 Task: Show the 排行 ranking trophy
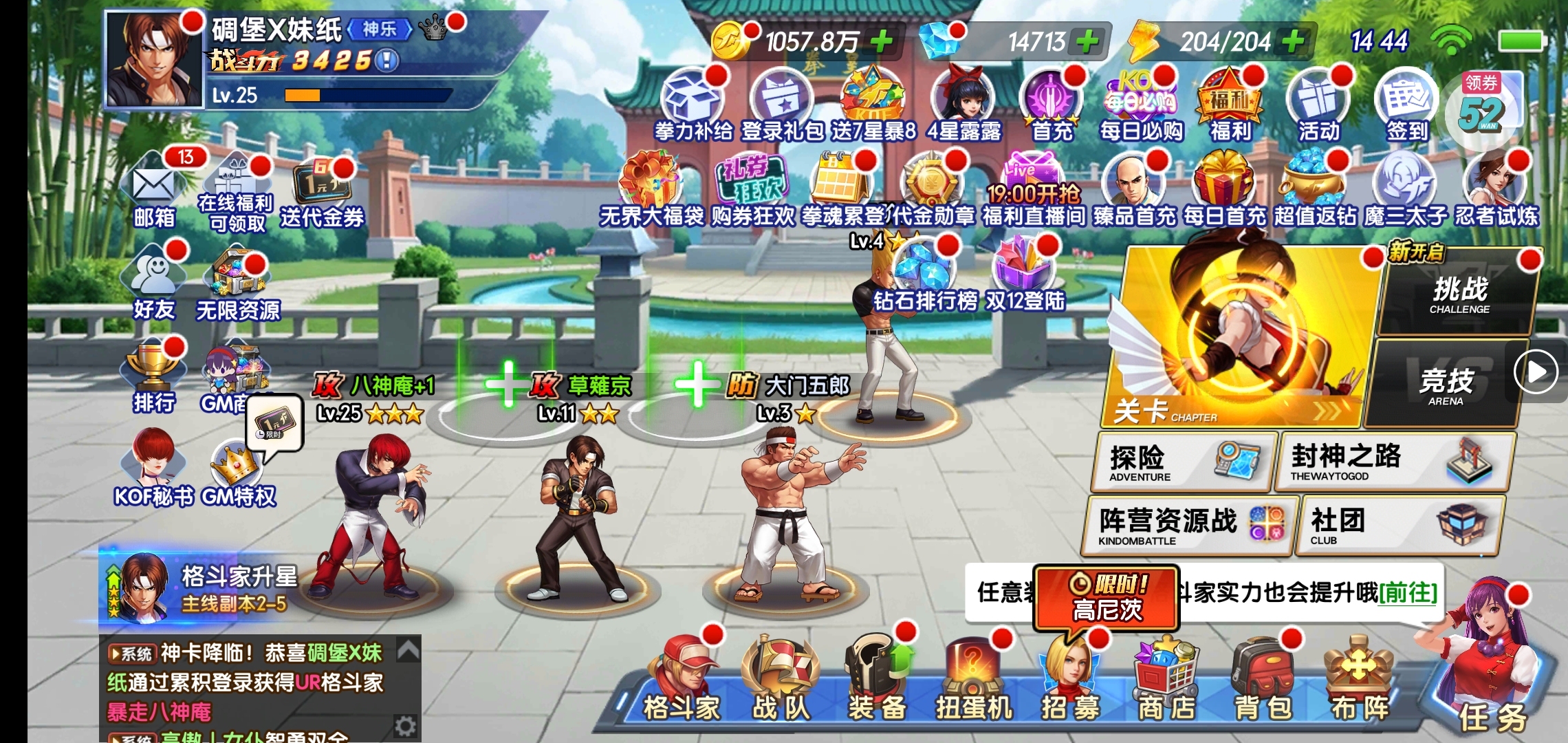(153, 375)
